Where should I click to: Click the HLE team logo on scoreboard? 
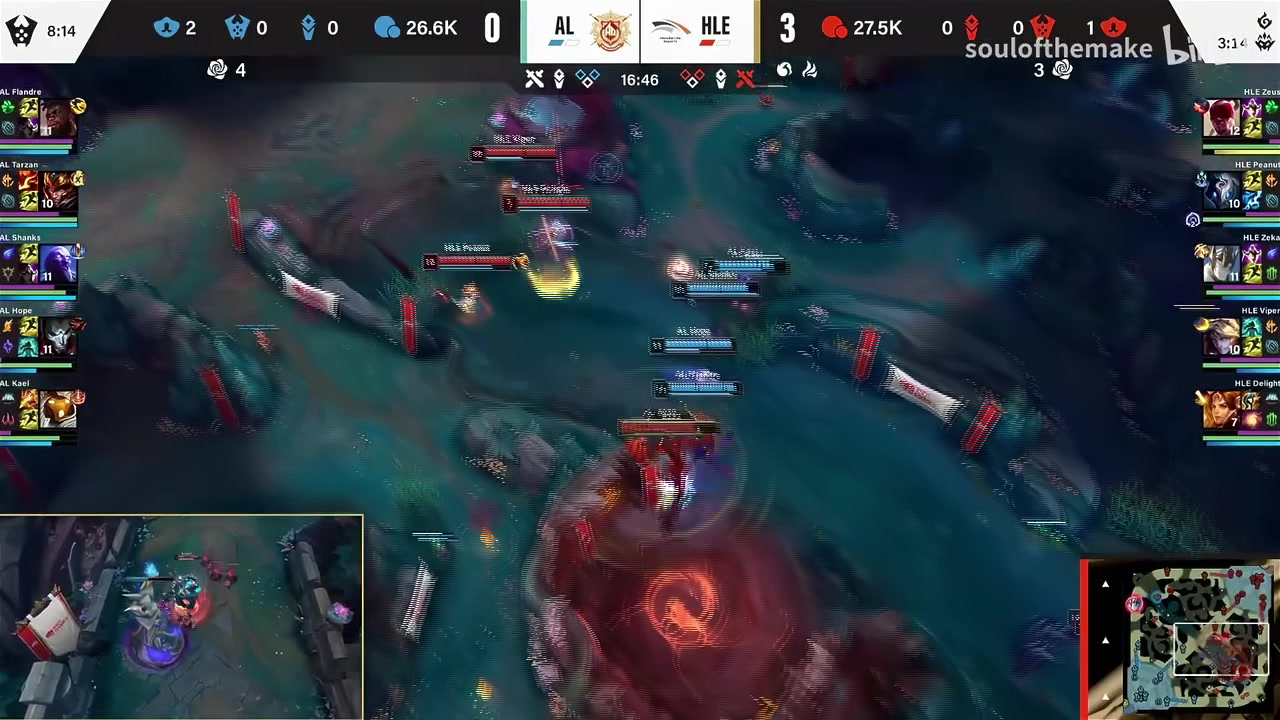pyautogui.click(x=670, y=30)
